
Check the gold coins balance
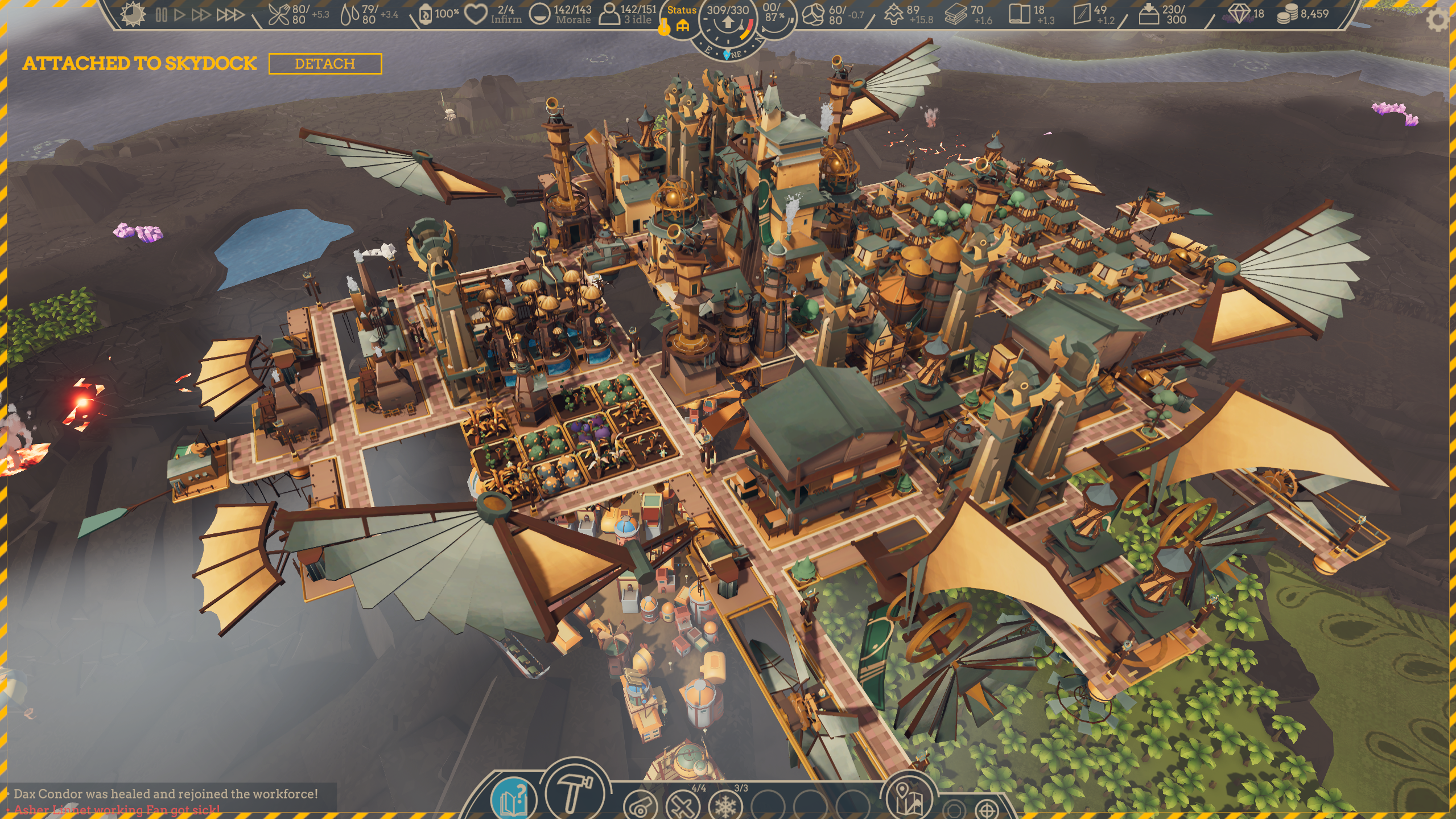click(x=1287, y=14)
